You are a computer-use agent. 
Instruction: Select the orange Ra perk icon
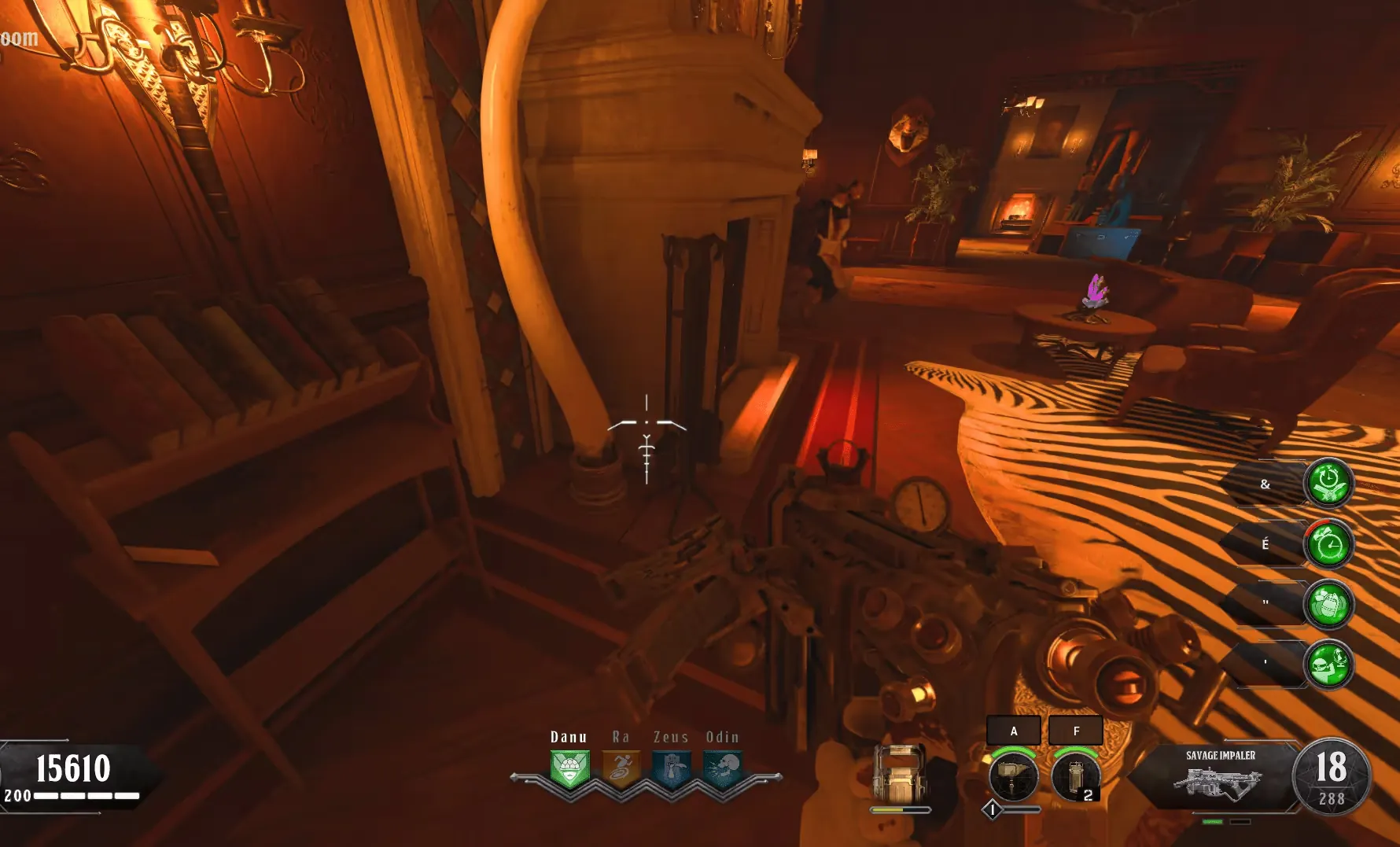point(621,768)
